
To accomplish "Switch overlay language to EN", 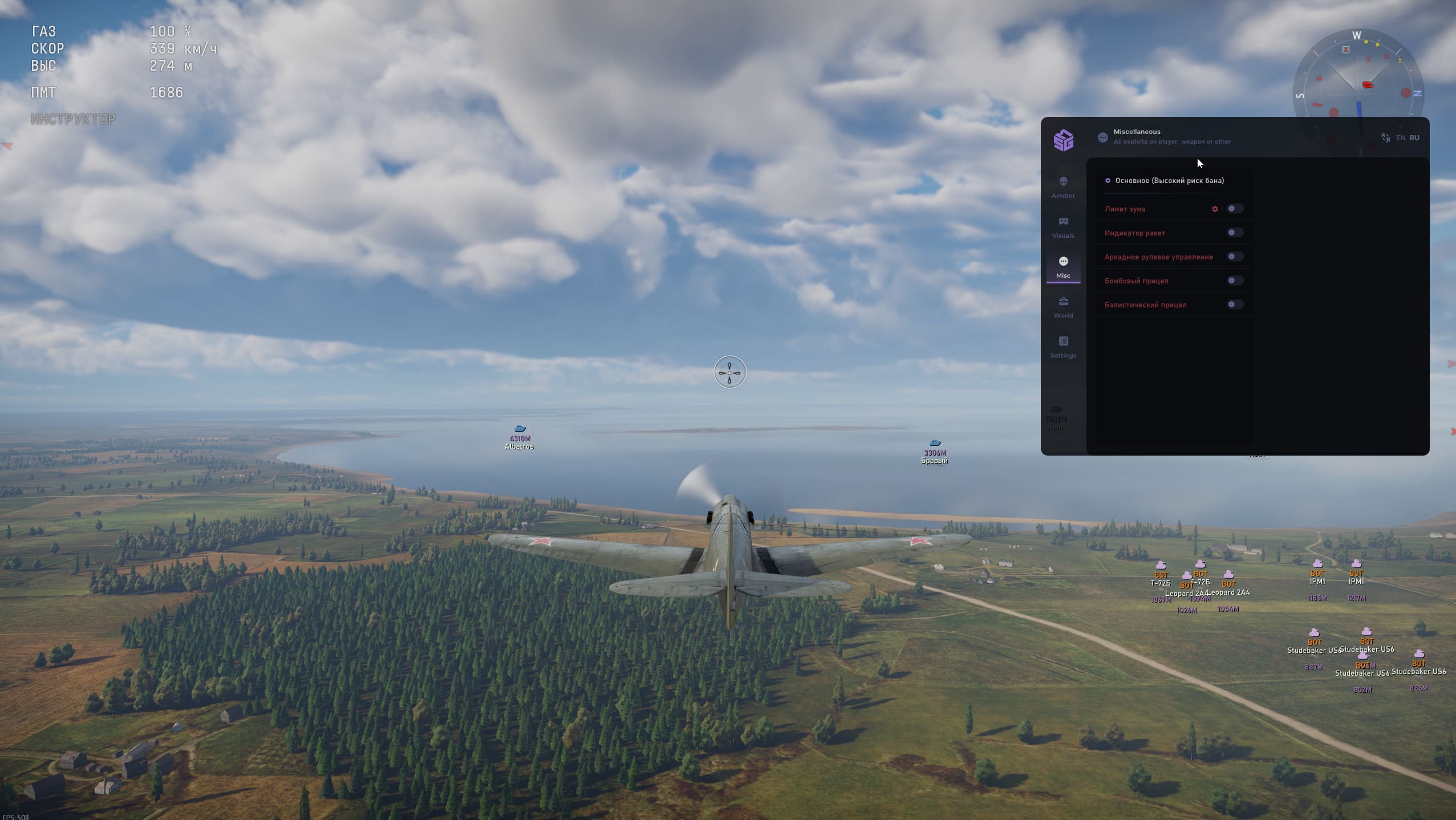I will tap(1400, 138).
